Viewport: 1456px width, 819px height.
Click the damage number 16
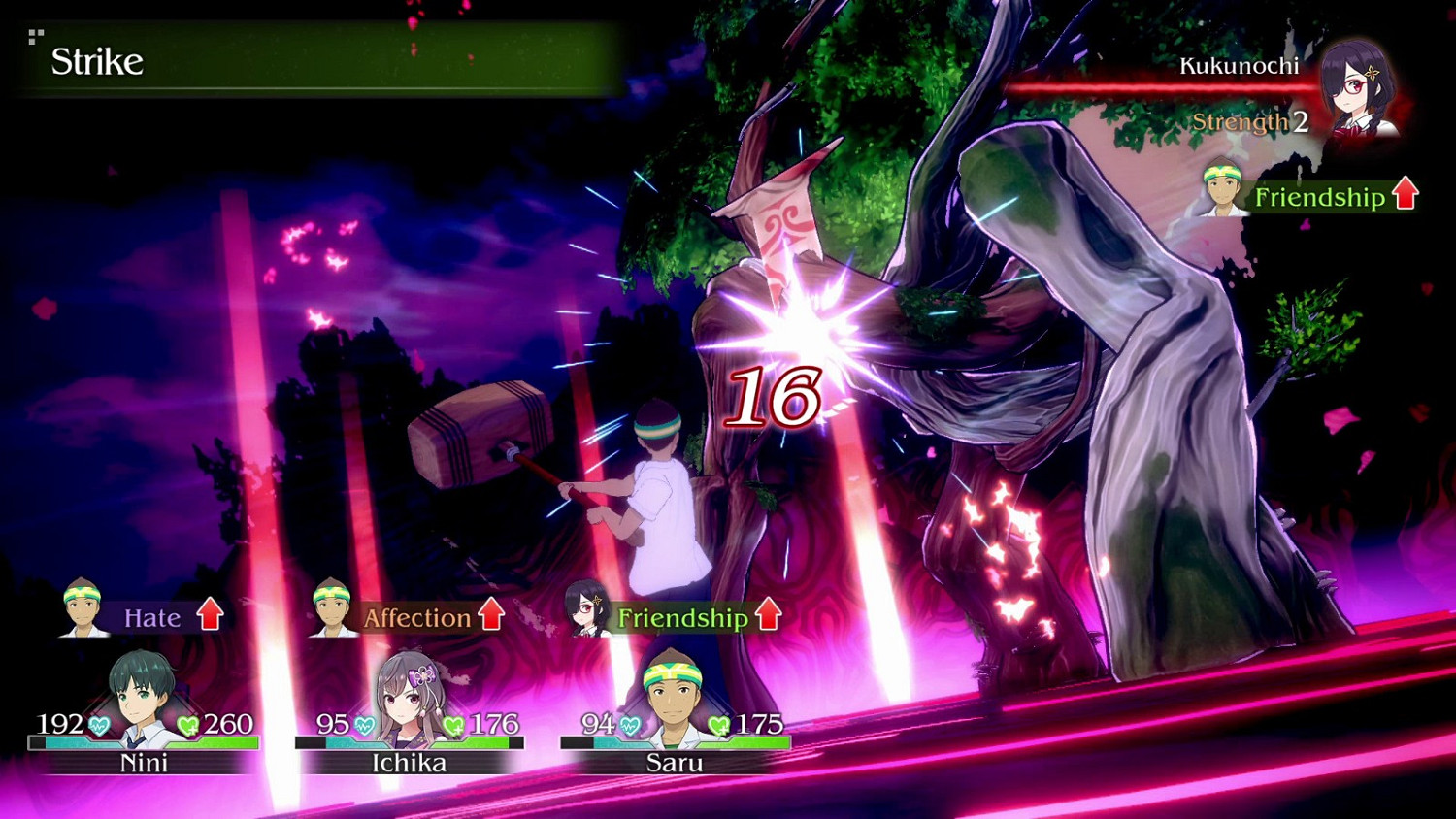pyautogui.click(x=777, y=397)
